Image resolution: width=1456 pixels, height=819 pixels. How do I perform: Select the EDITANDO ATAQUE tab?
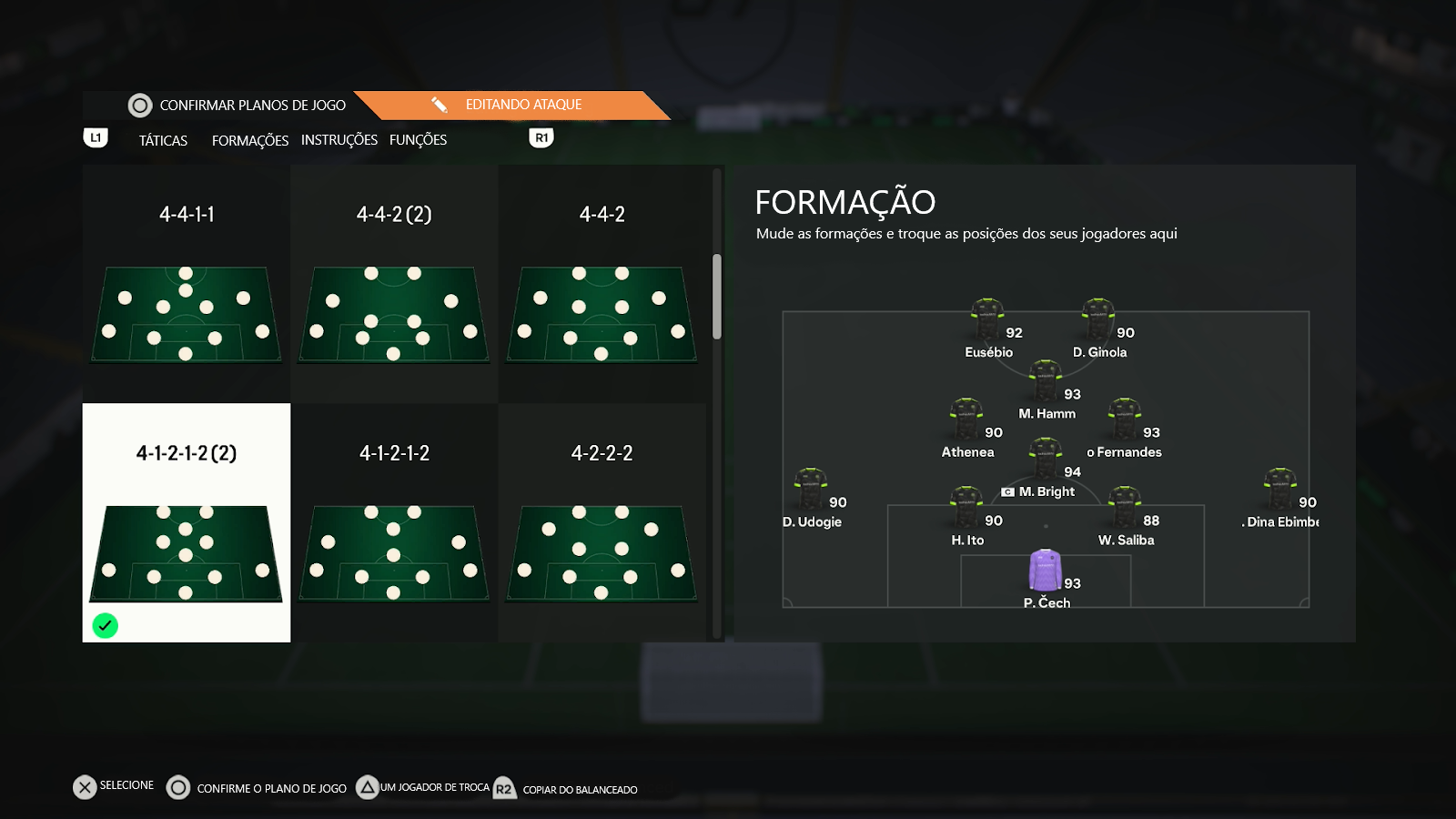(521, 105)
